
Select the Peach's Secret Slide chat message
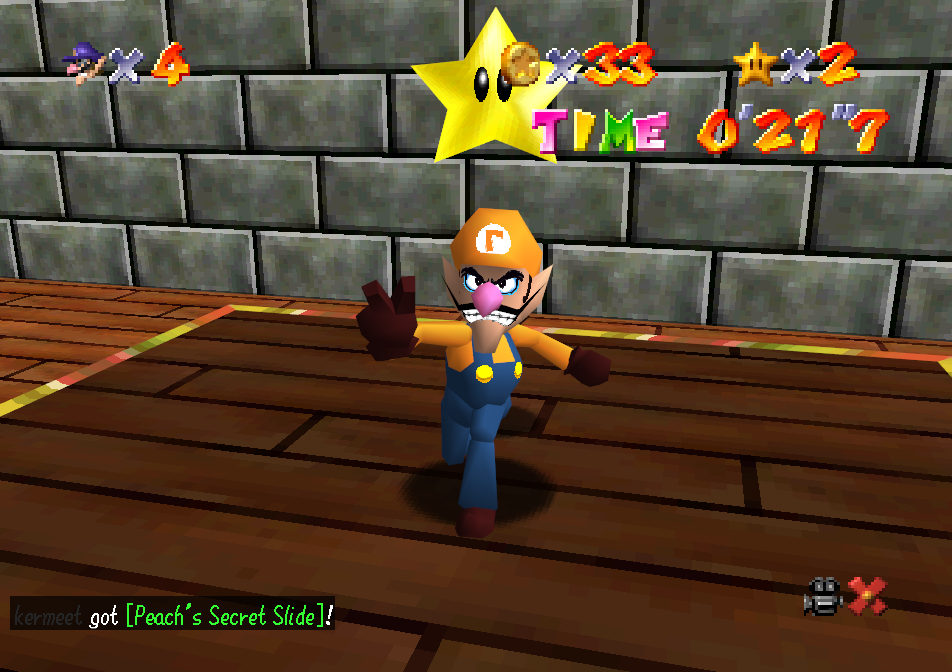[x=228, y=616]
